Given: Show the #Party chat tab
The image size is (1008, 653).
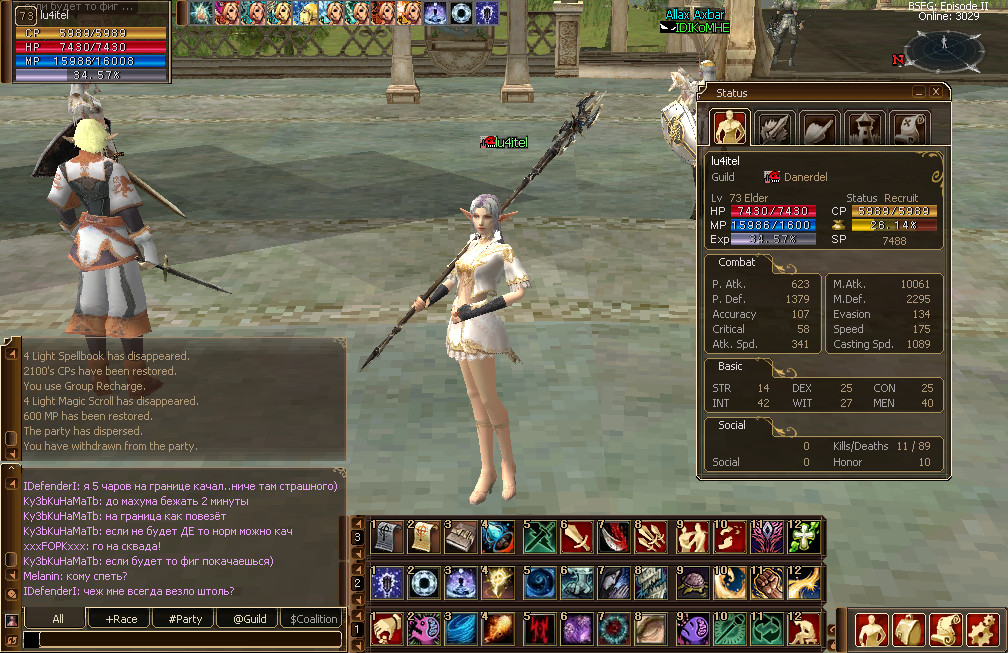Looking at the screenshot, I should (x=184, y=619).
